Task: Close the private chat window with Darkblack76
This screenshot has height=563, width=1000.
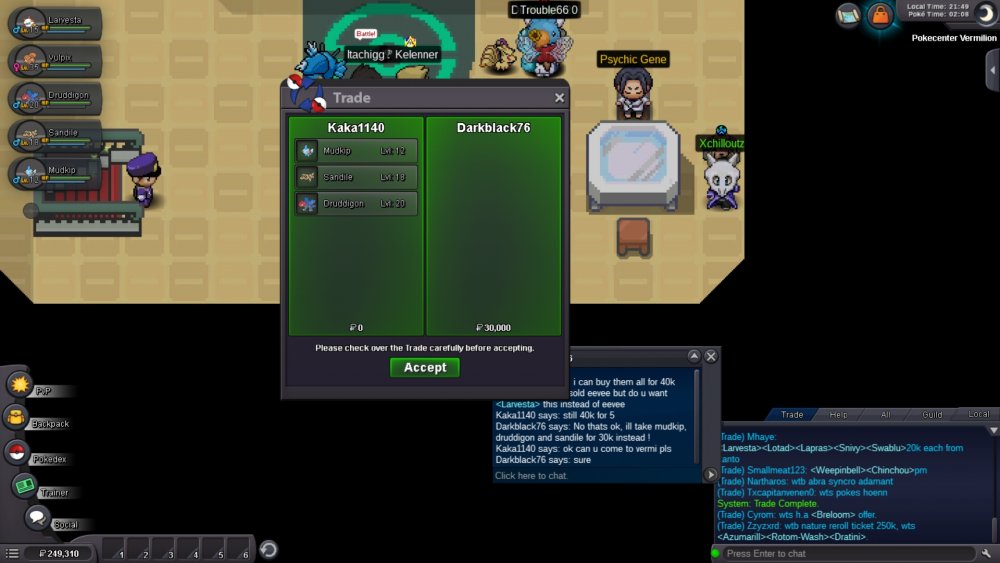Action: coord(711,356)
